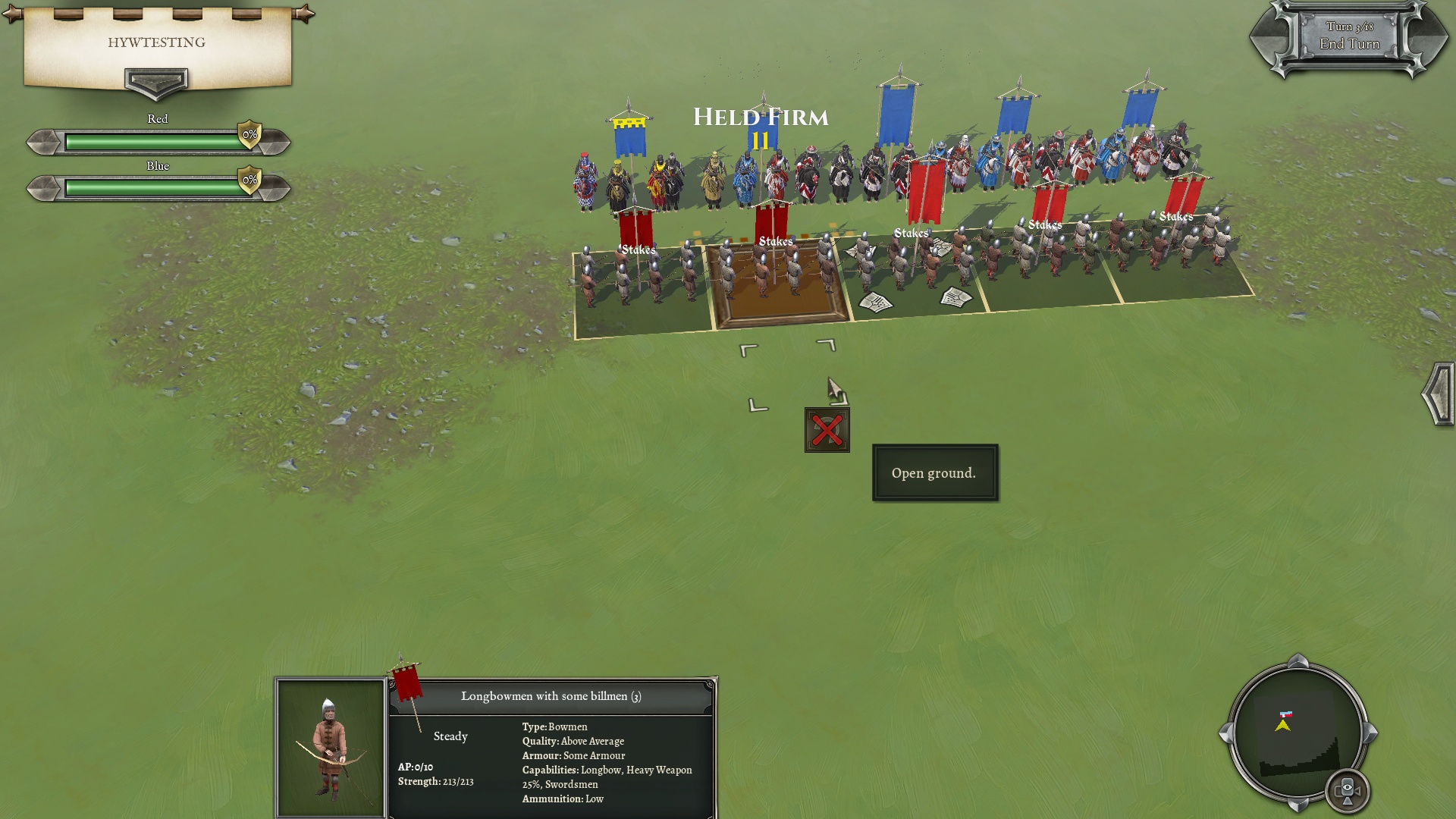Click the minimap's right arrow stud
The width and height of the screenshot is (1456, 819).
click(1370, 733)
